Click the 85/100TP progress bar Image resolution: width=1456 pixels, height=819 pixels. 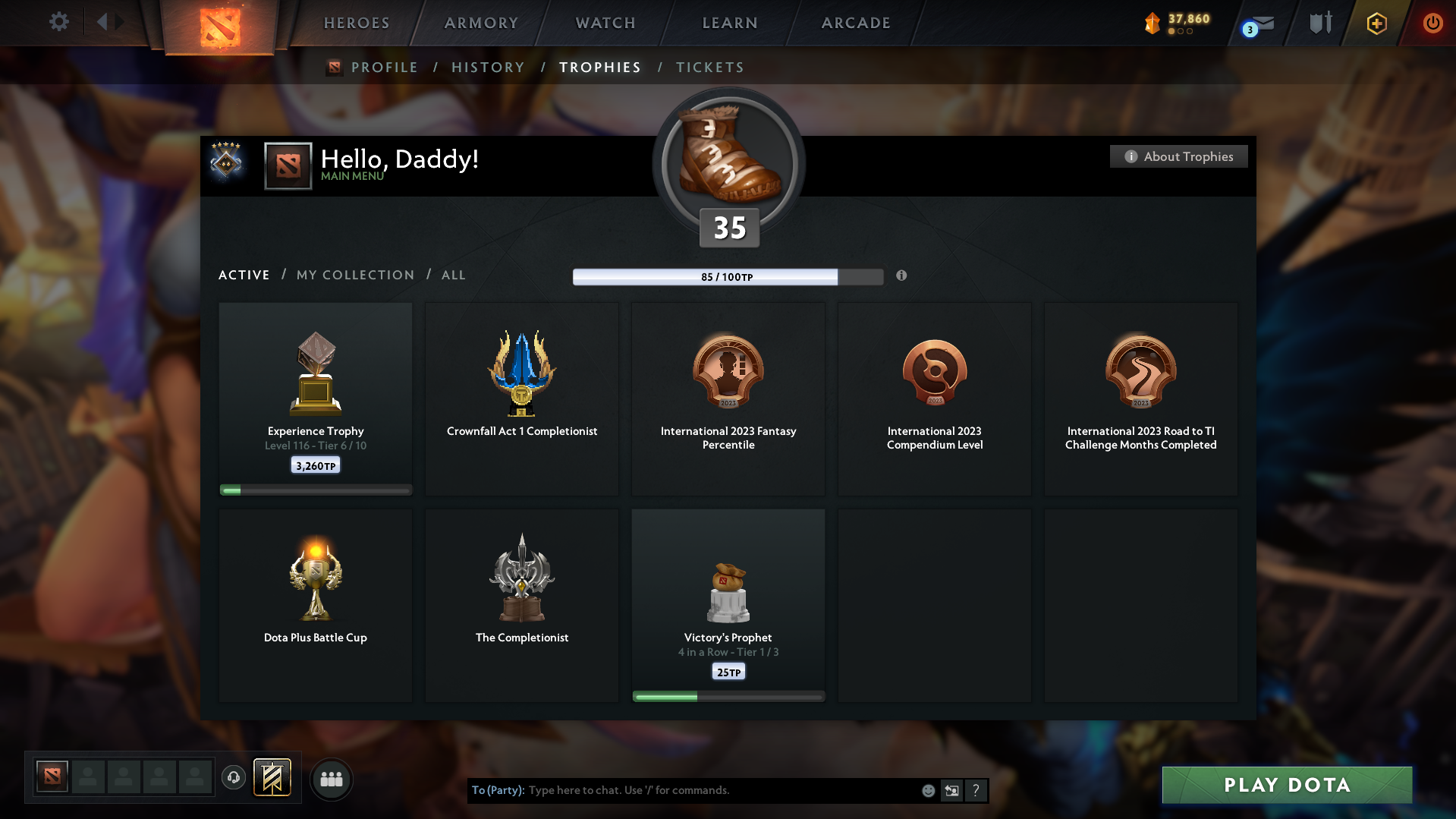point(727,276)
